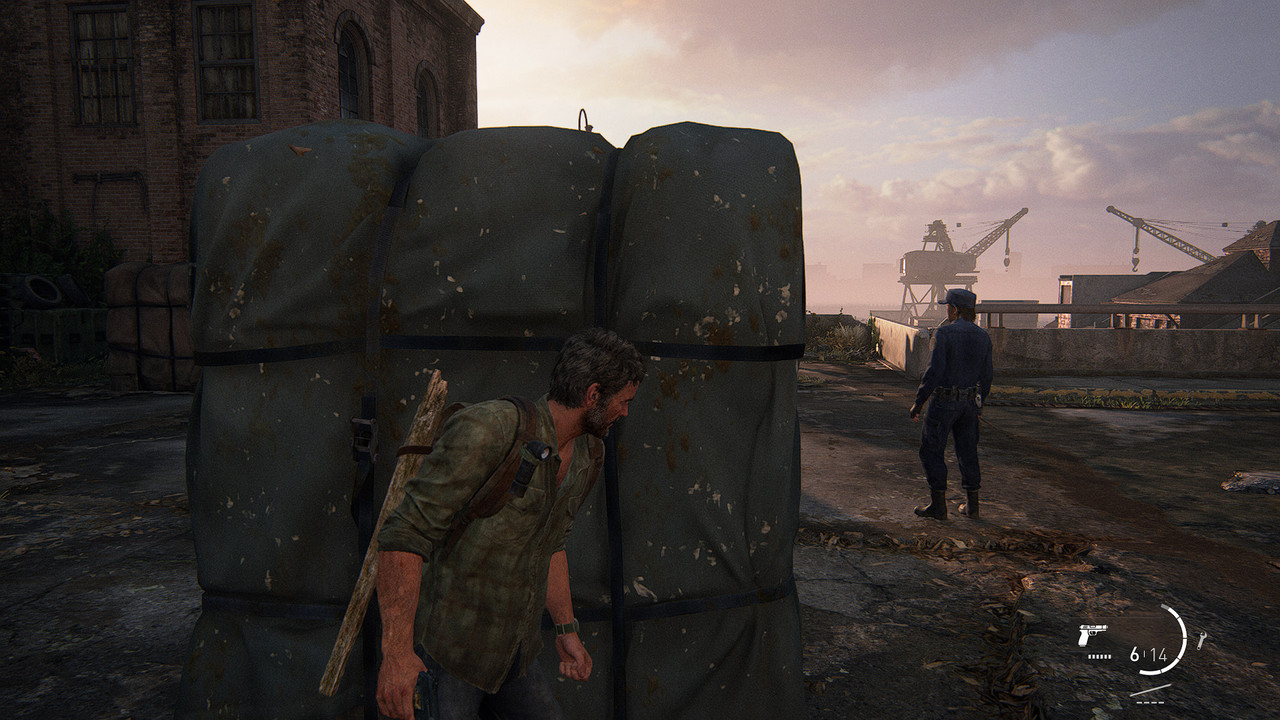Select the equipped pistol weapon icon
Viewport: 1280px width, 720px height.
point(1093,634)
